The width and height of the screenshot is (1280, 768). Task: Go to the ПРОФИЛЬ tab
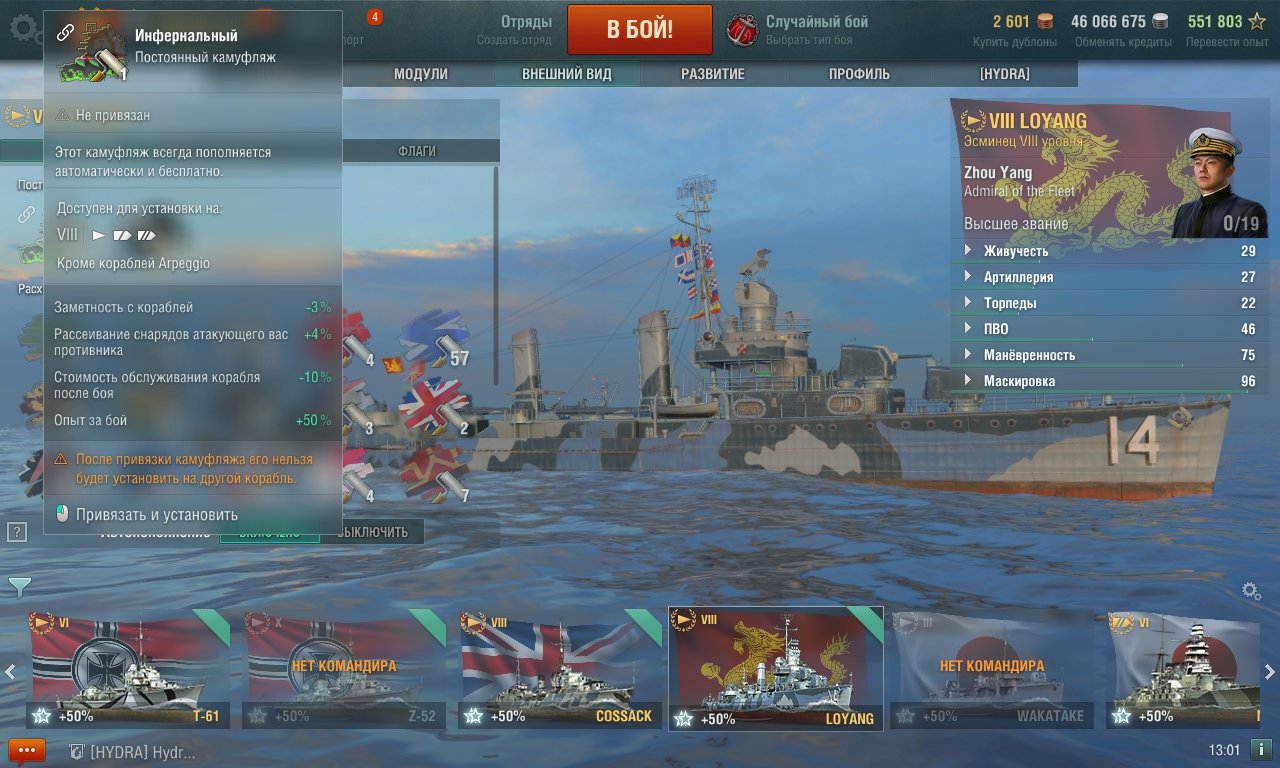coord(859,74)
